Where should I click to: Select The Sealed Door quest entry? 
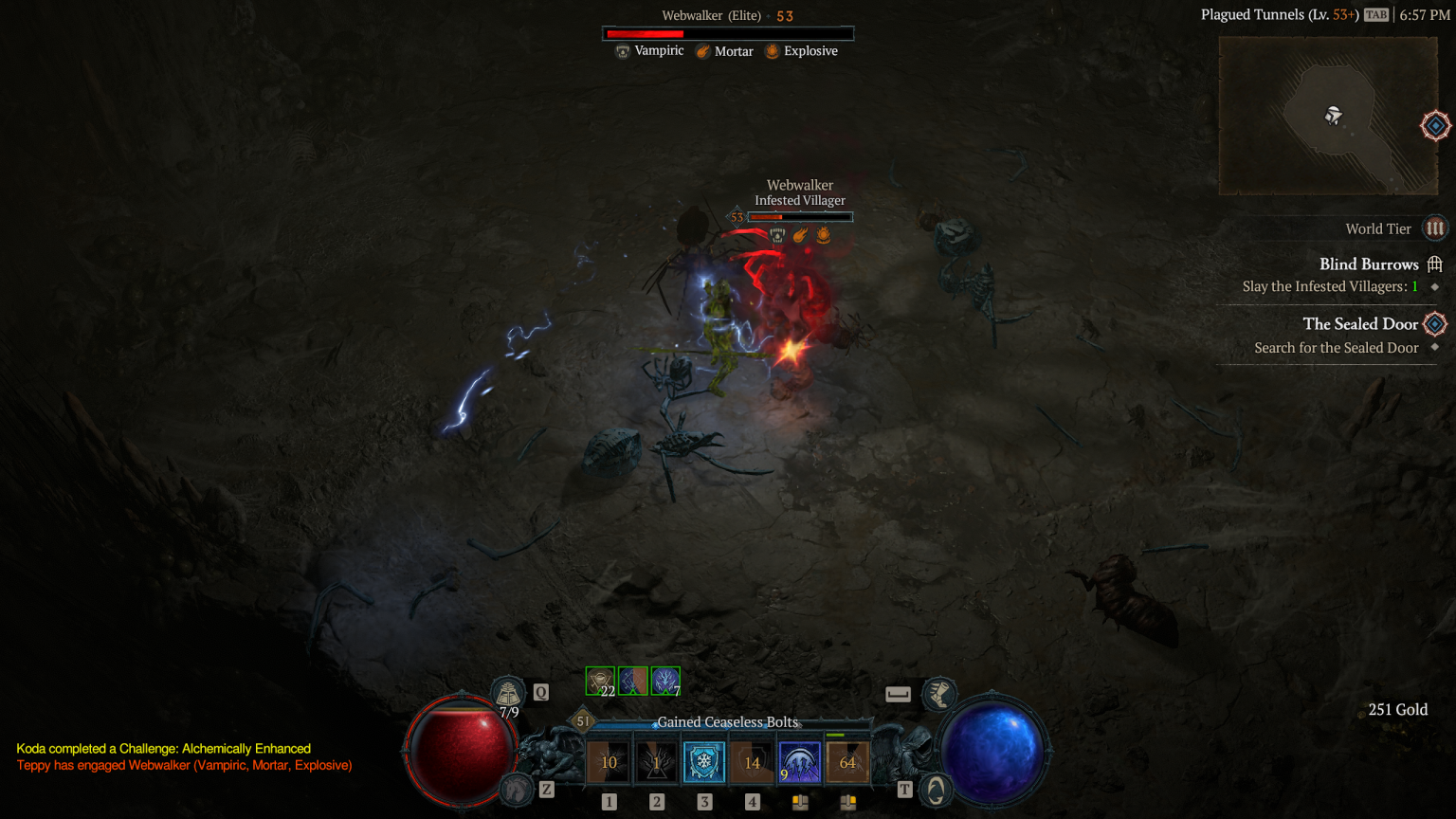(1359, 323)
